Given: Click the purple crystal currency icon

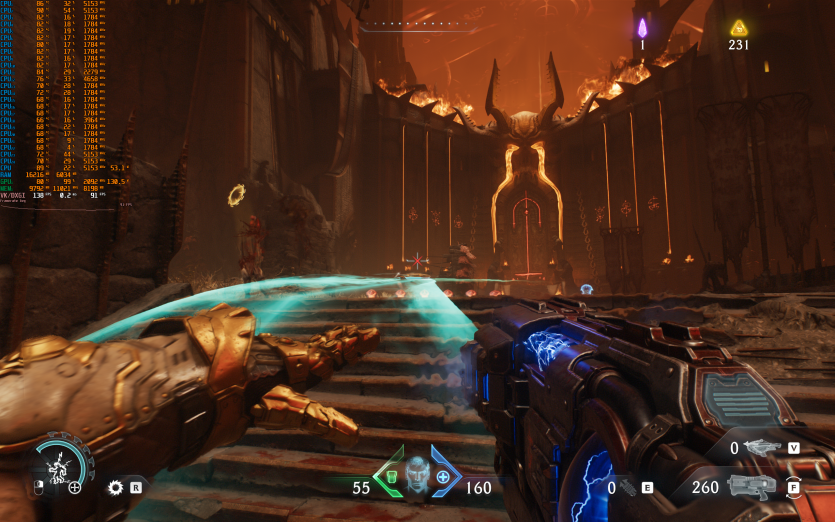Looking at the screenshot, I should 642,27.
